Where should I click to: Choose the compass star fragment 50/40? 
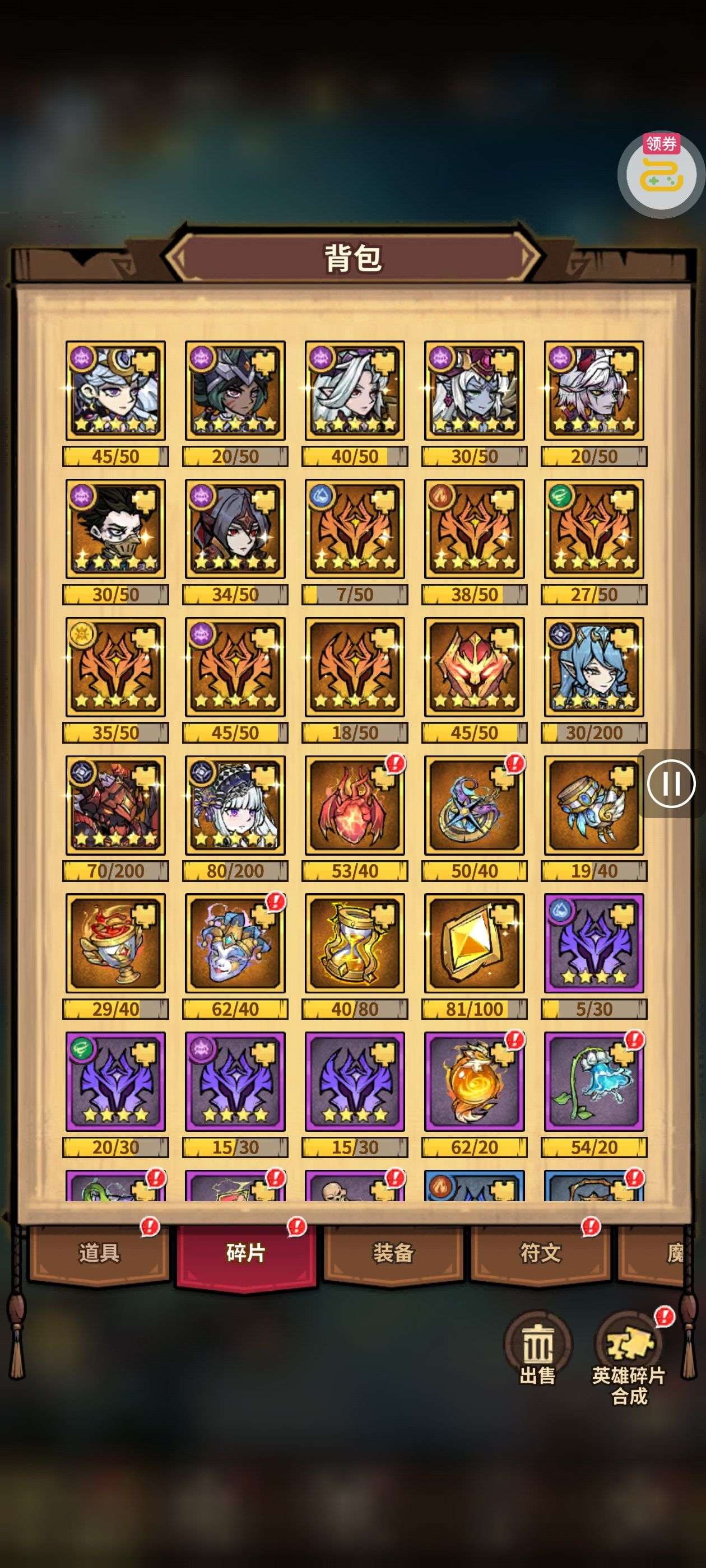[x=474, y=805]
